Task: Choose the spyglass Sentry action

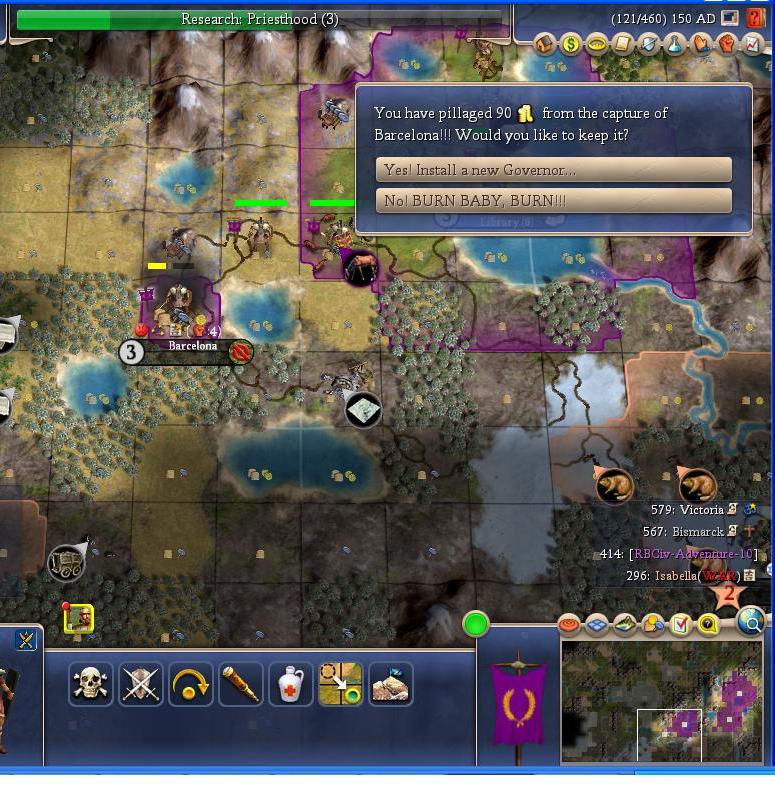Action: (x=240, y=684)
